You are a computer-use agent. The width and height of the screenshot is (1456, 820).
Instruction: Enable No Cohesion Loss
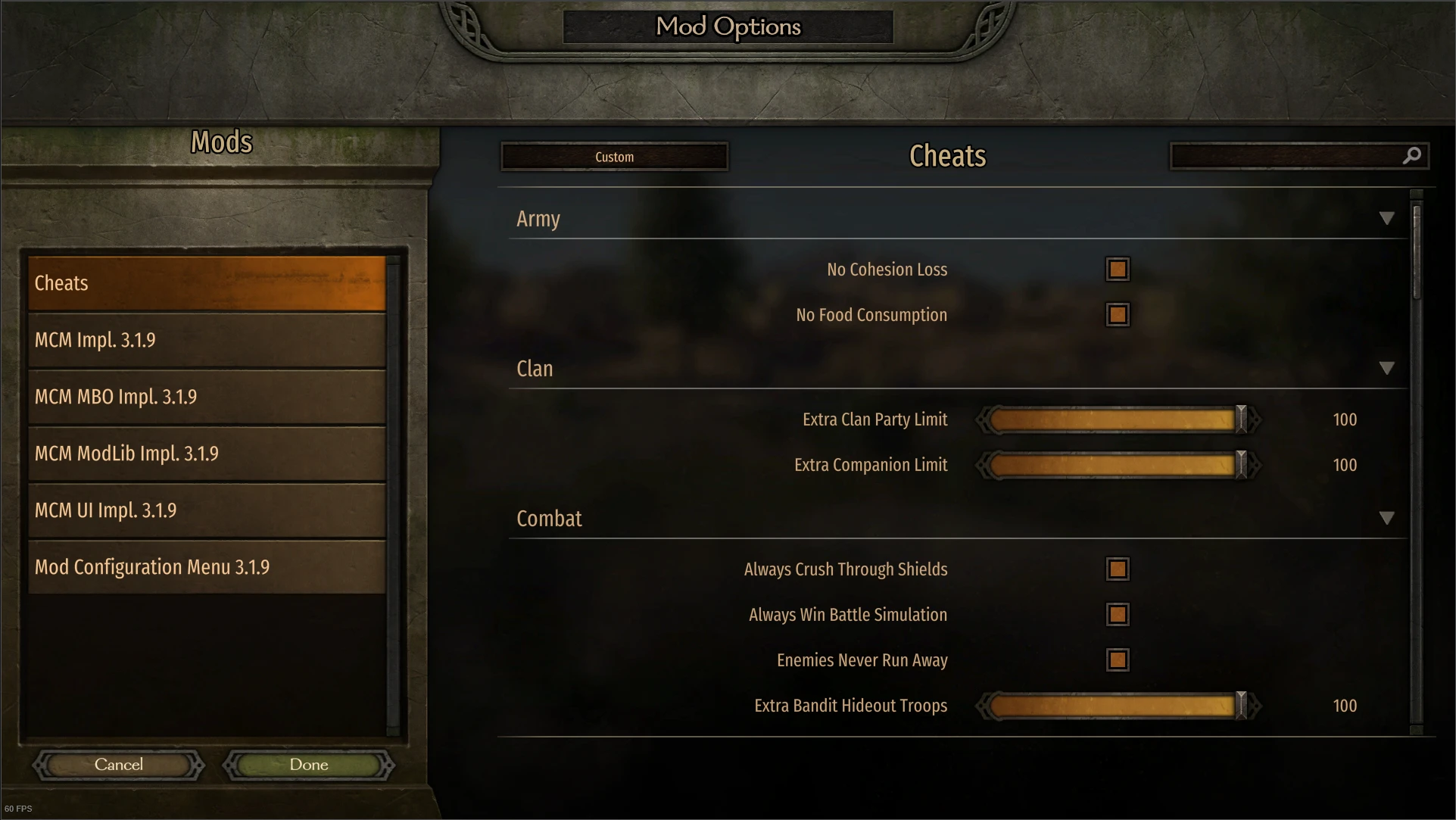1118,269
